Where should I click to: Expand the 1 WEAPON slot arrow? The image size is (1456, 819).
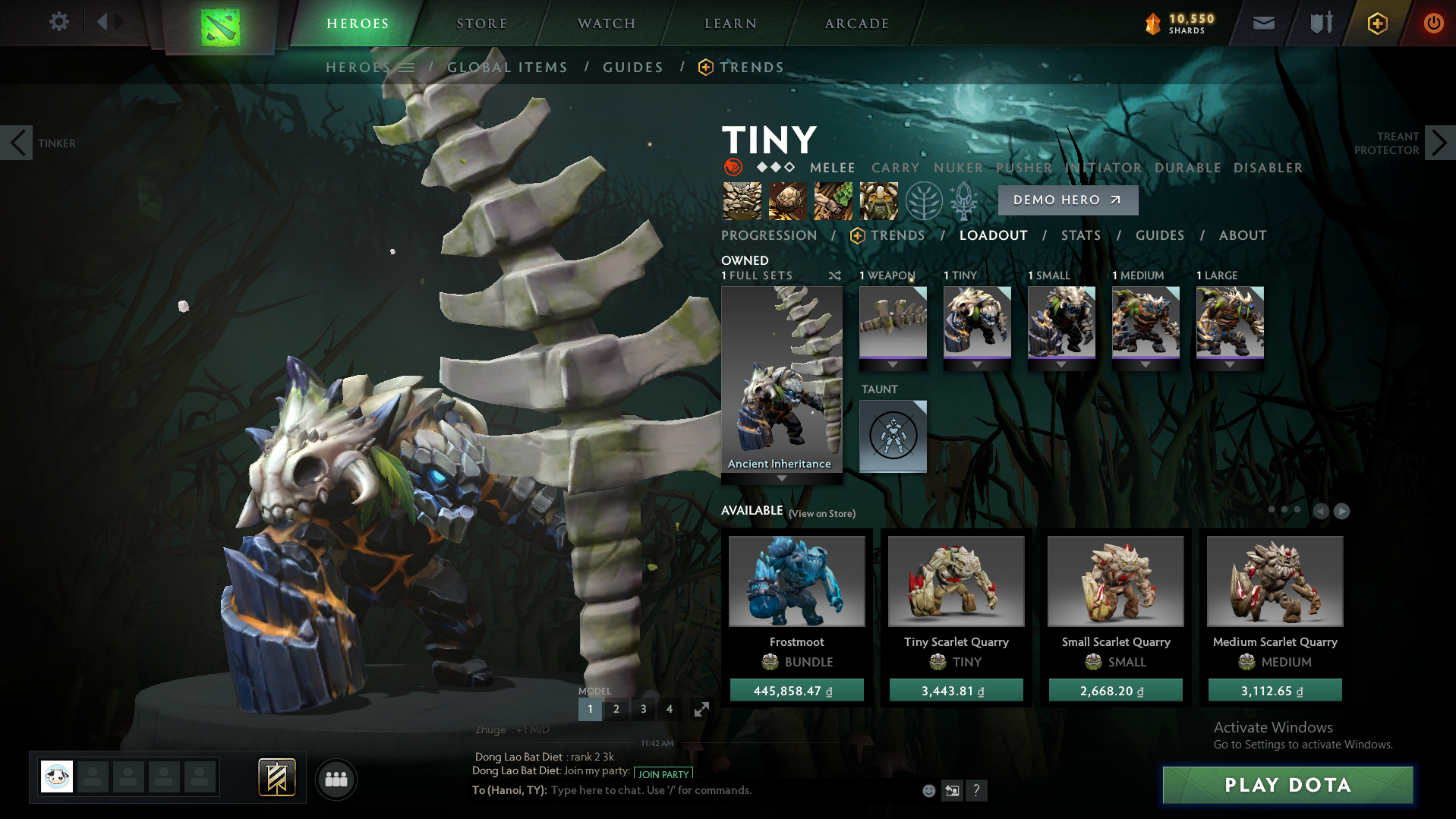point(893,364)
